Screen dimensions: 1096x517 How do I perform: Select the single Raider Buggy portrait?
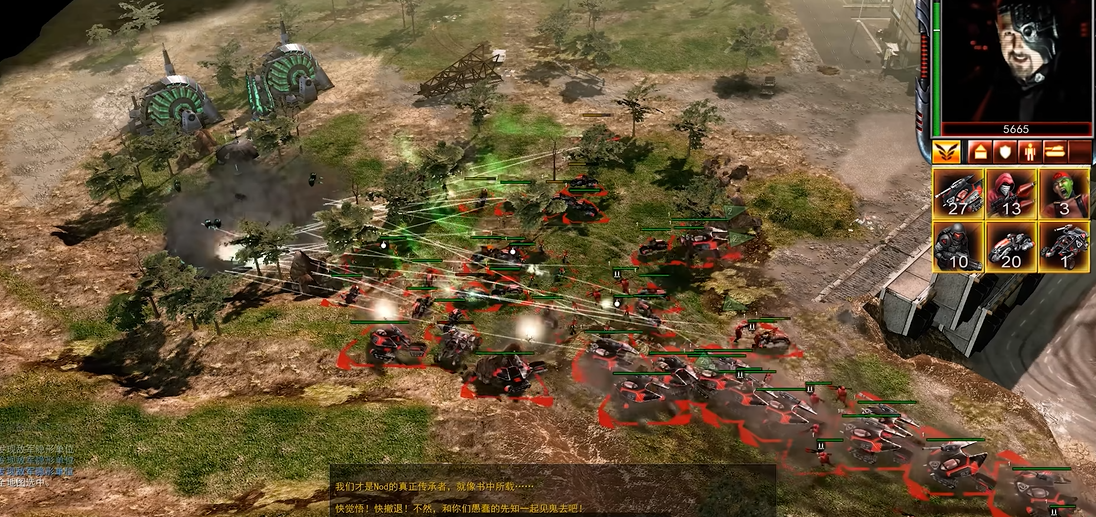click(1063, 246)
